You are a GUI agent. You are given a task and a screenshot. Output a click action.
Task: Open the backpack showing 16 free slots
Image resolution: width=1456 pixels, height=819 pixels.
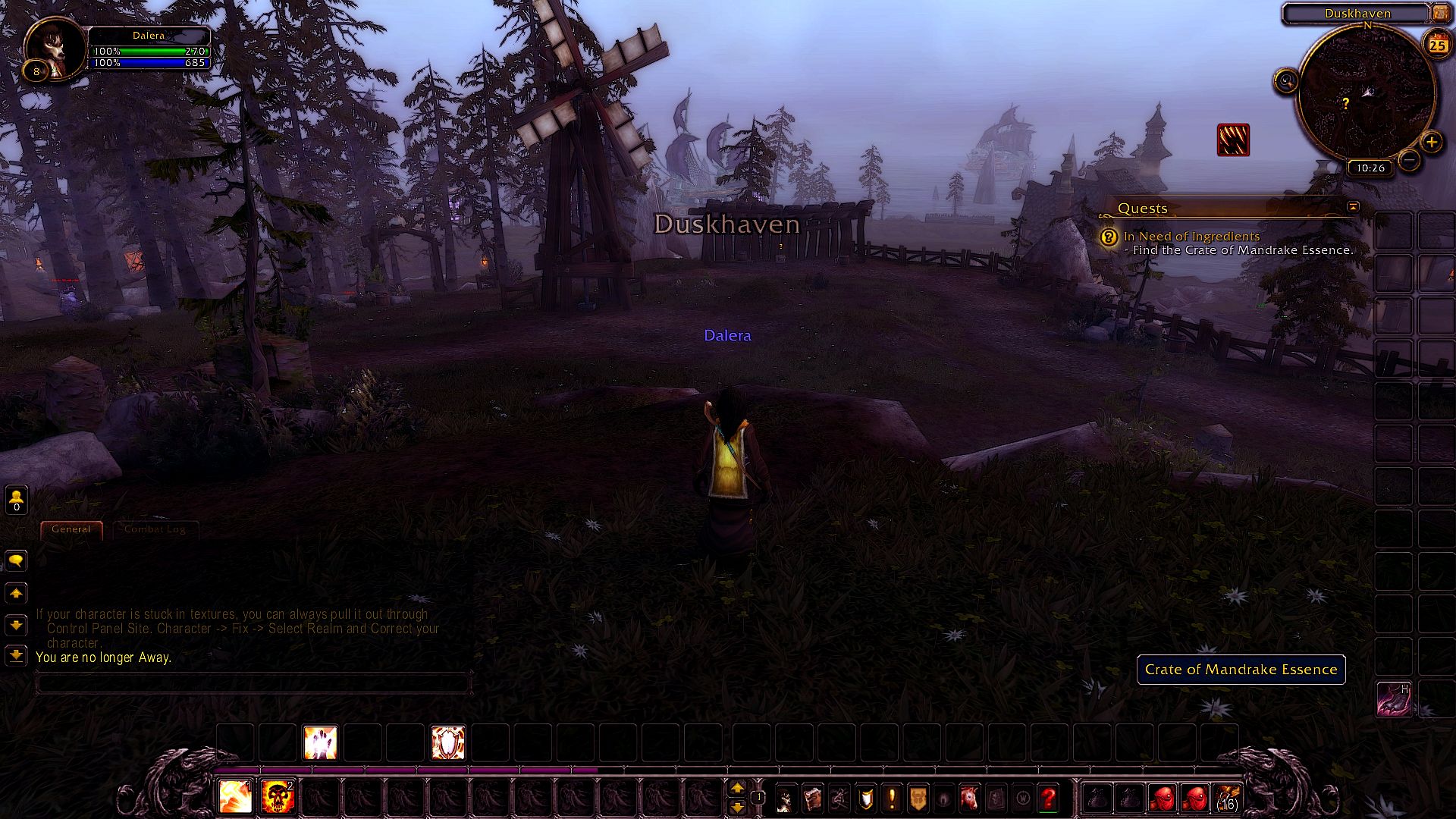click(1227, 798)
